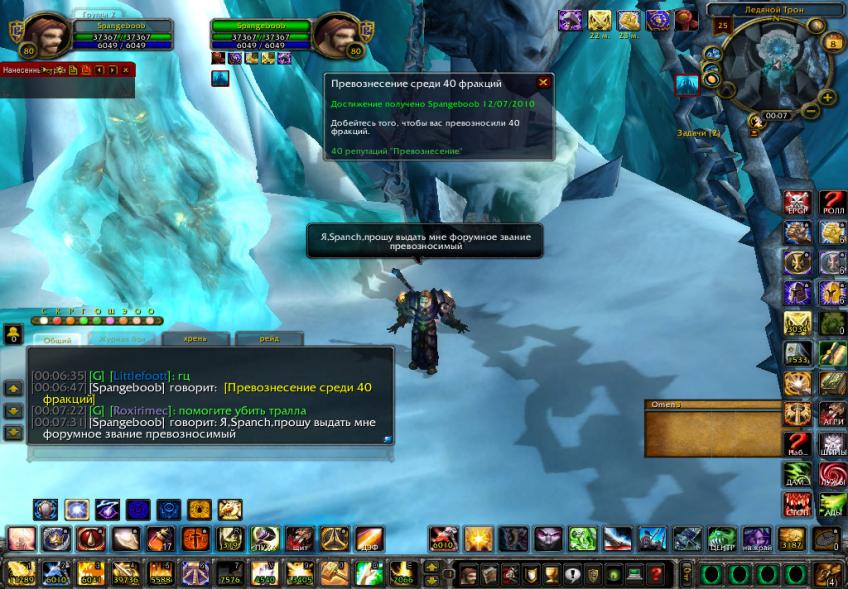Click the minimap zoom-in plus button
The image size is (848, 589).
tap(827, 97)
